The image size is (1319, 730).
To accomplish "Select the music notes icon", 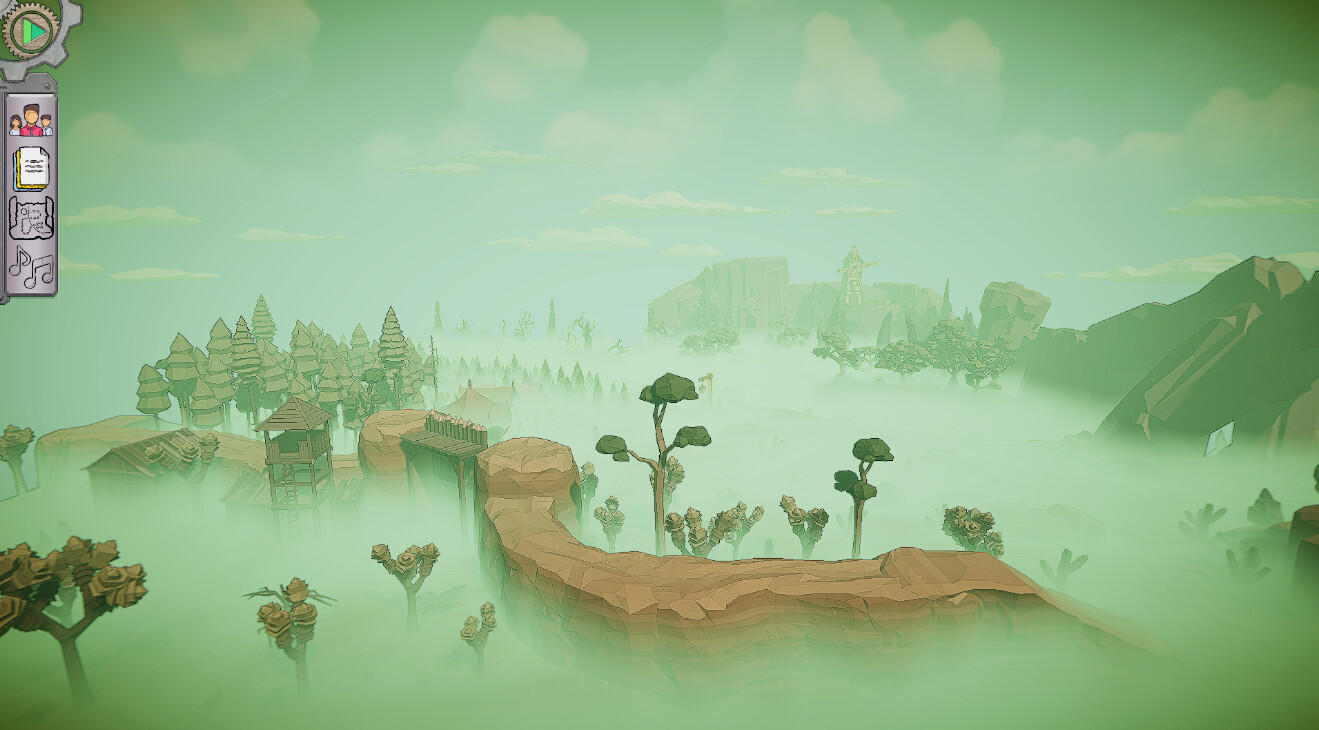I will coord(31,266).
